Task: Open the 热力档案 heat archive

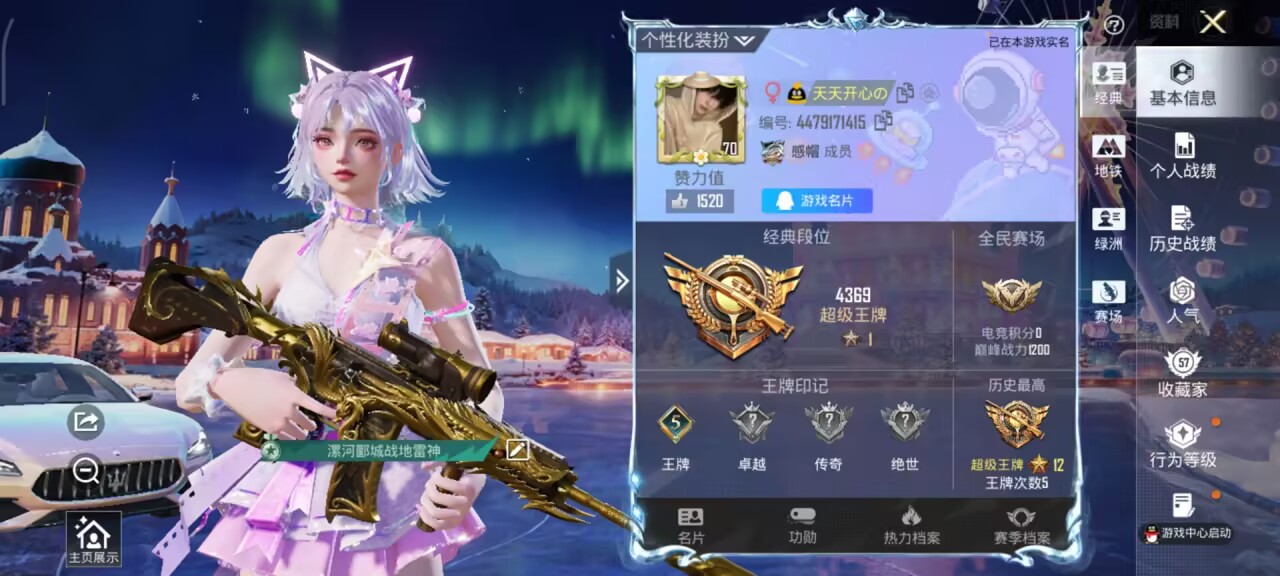Action: pyautogui.click(x=911, y=526)
